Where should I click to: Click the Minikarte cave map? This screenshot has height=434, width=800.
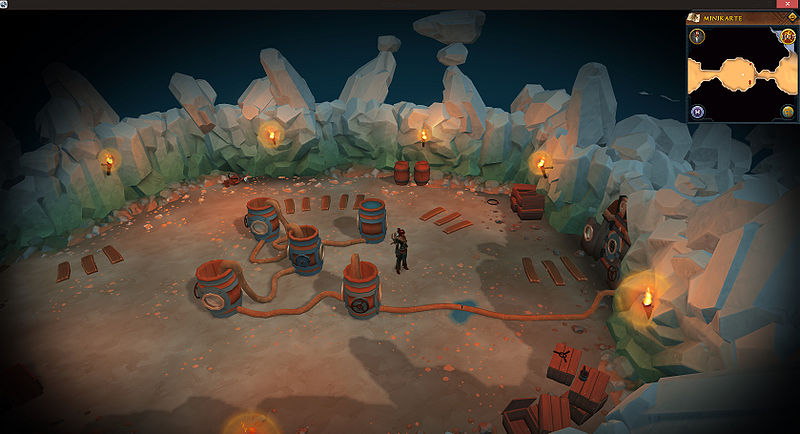740,72
